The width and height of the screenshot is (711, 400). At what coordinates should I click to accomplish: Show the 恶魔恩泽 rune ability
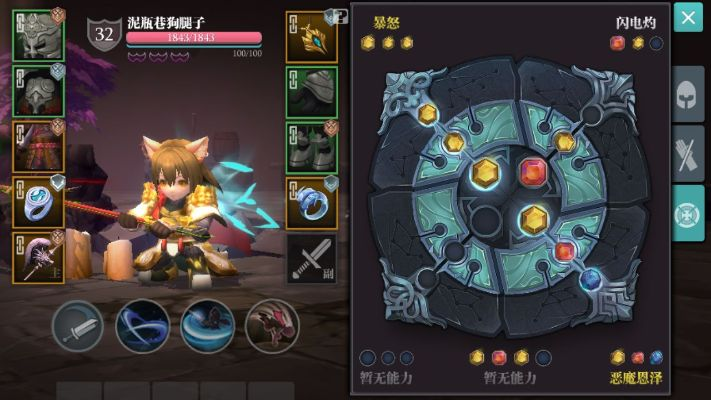[636, 378]
